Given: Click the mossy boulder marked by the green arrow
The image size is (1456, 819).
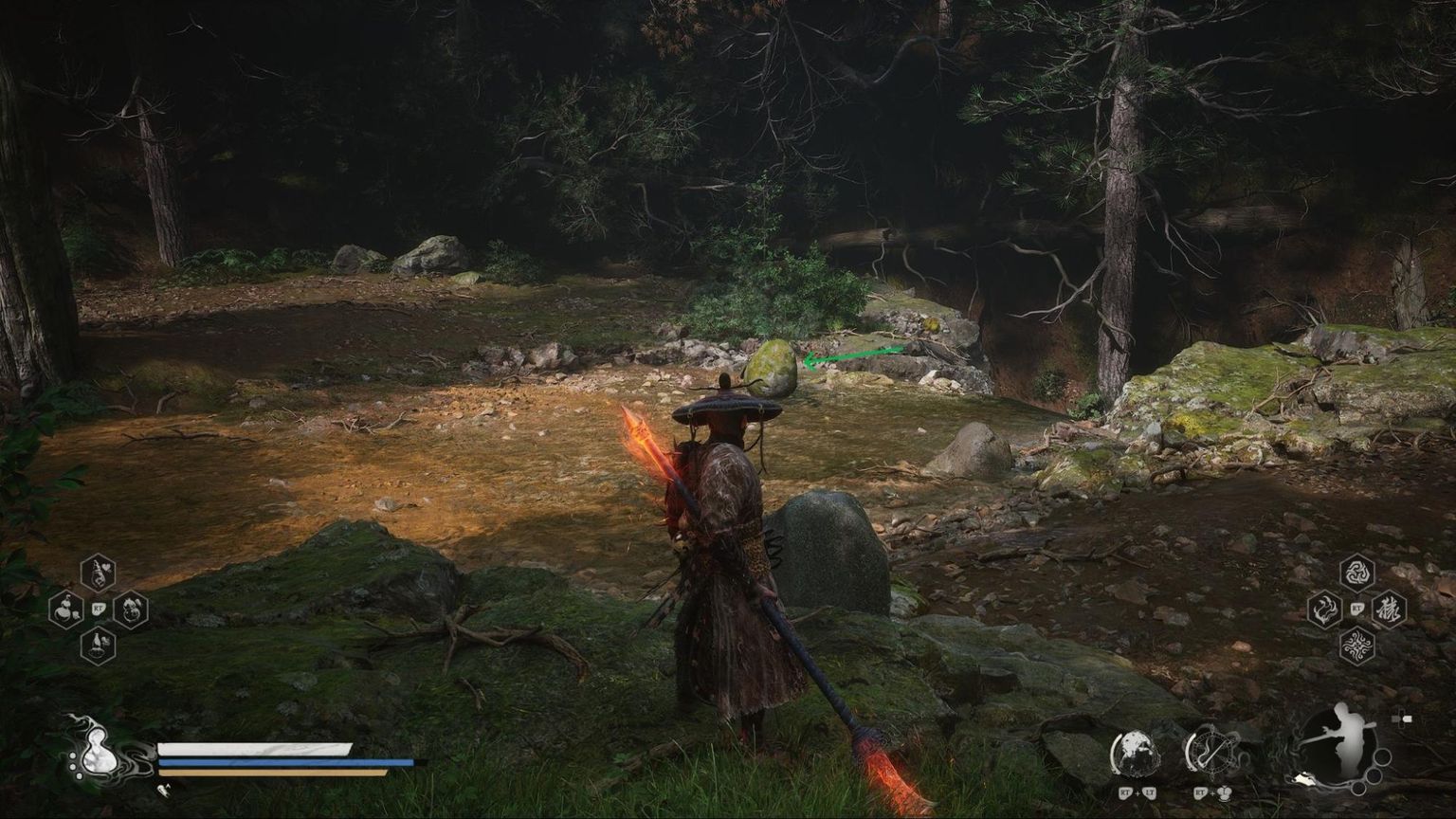Looking at the screenshot, I should pyautogui.click(x=773, y=370).
